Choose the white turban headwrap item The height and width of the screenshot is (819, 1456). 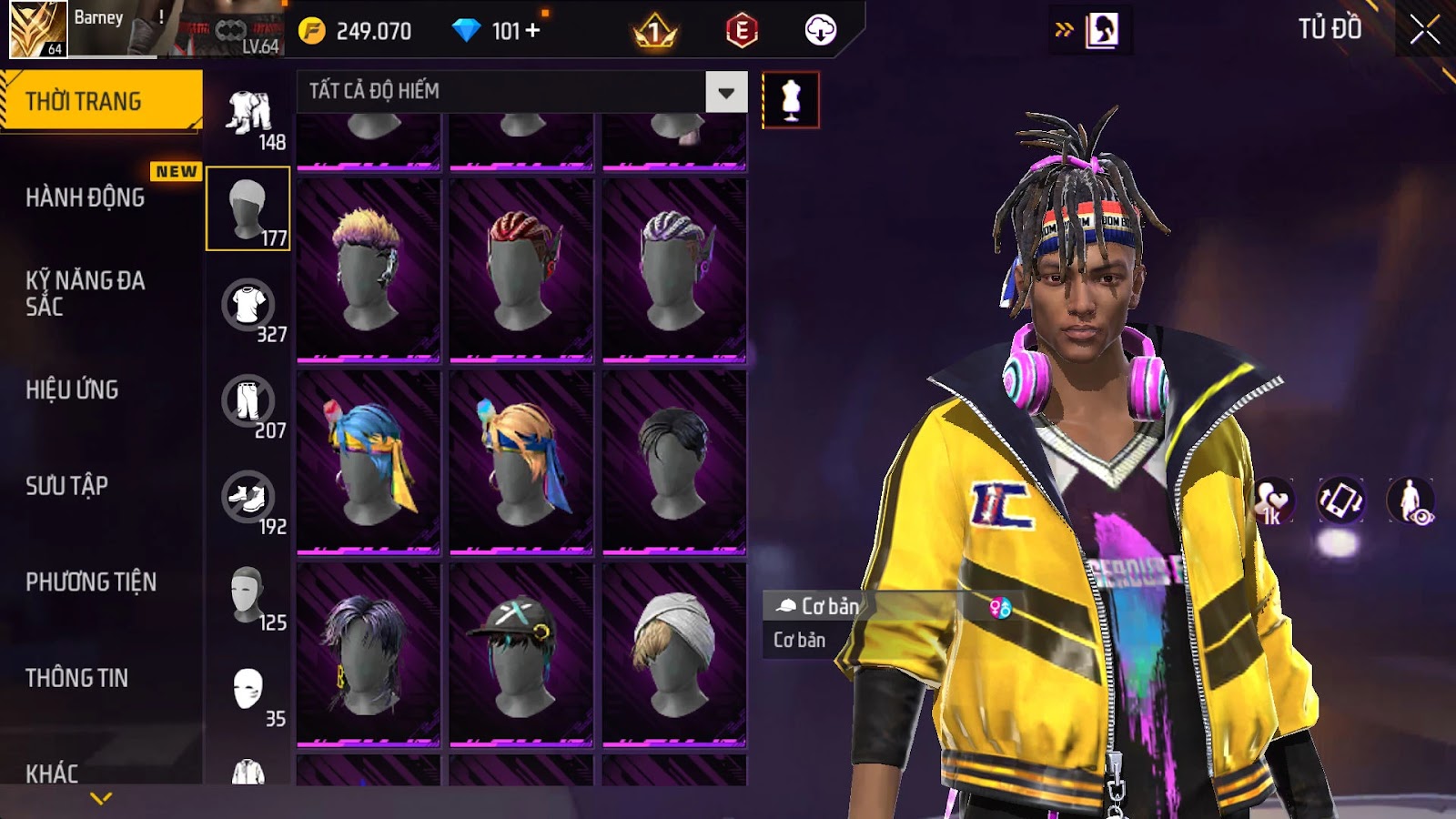tap(674, 653)
